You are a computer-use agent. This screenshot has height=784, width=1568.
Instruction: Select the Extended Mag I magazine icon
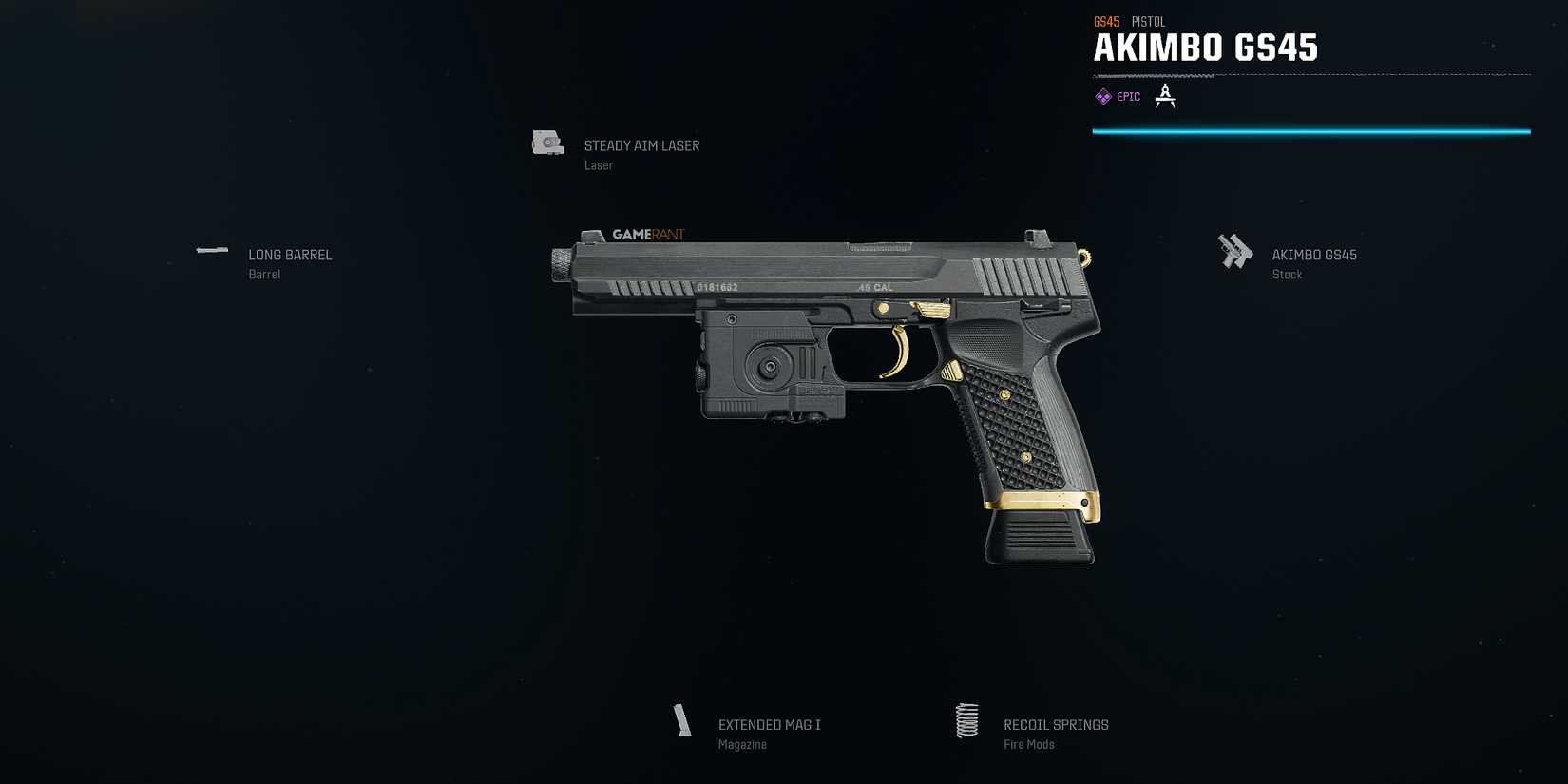coord(681,721)
